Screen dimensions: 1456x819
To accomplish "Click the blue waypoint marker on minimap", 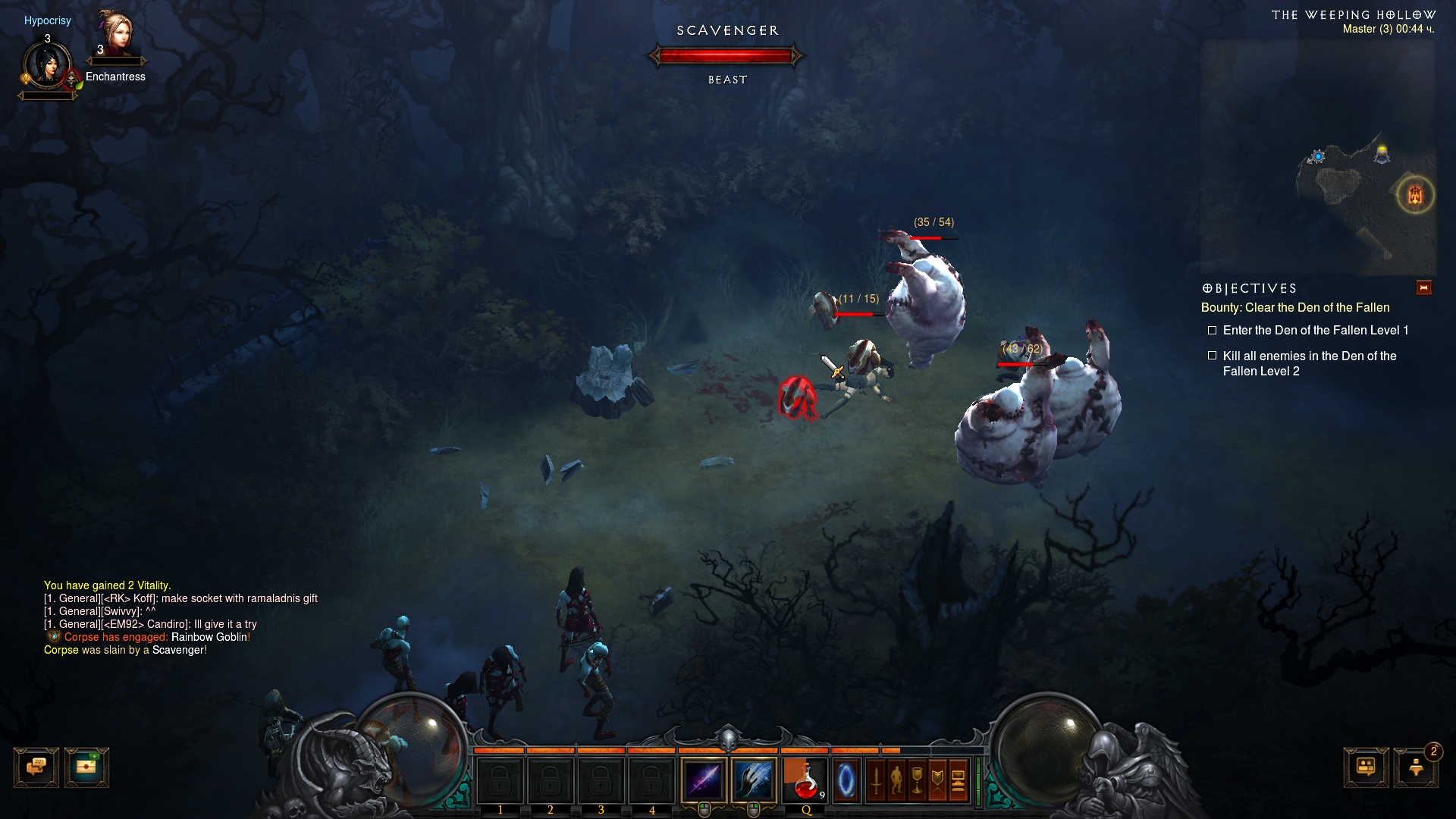I will [1318, 156].
